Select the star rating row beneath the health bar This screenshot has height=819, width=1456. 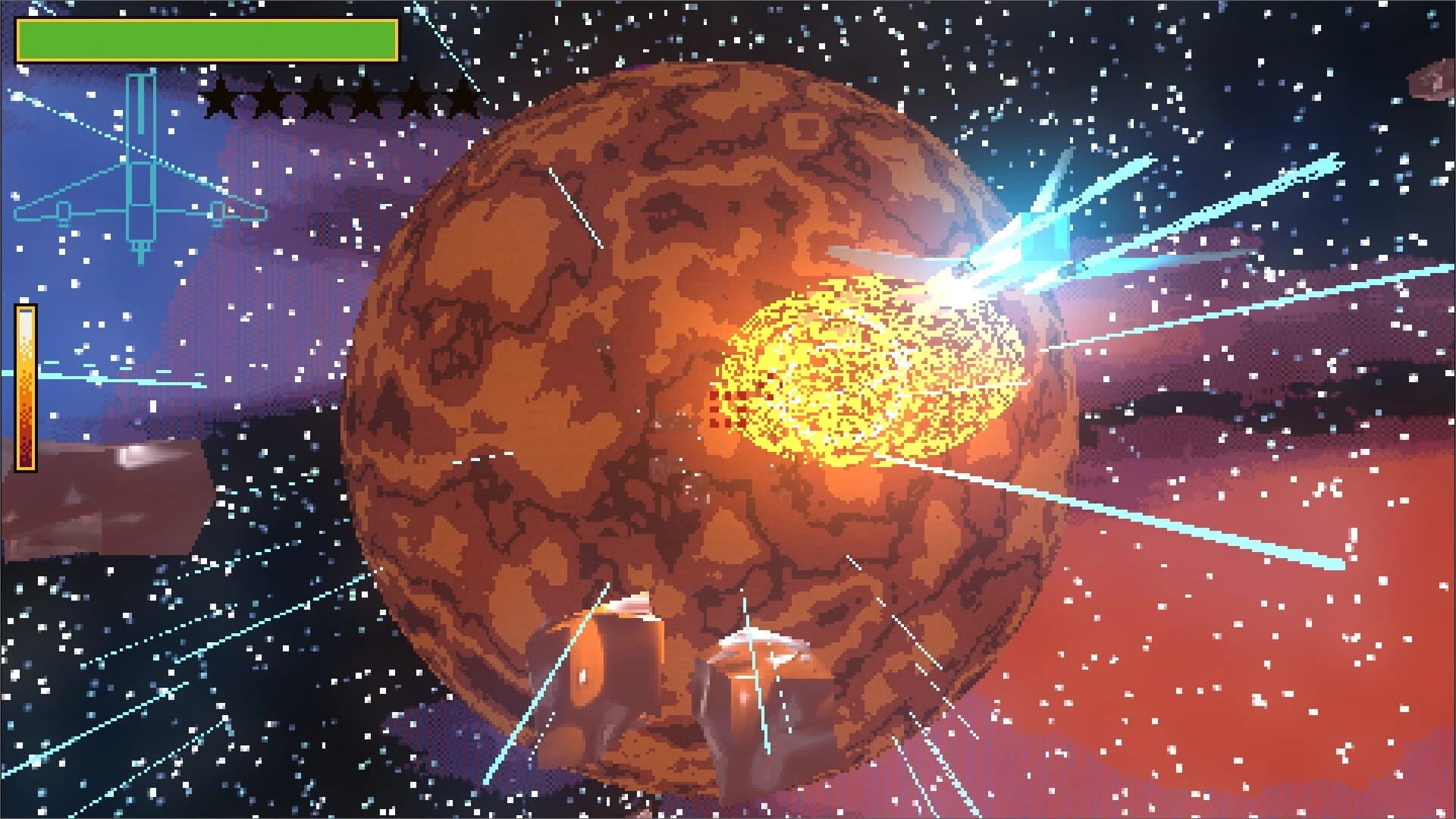(x=341, y=99)
